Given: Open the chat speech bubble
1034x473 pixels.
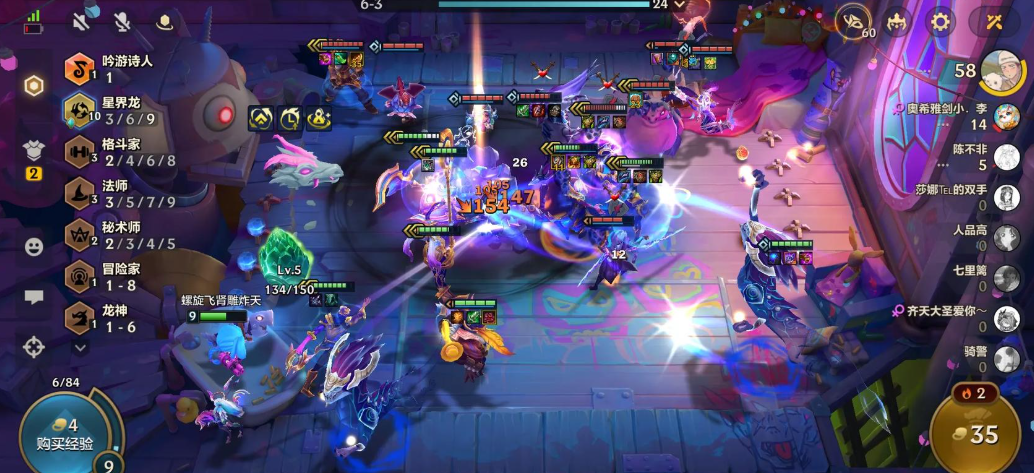Looking at the screenshot, I should pyautogui.click(x=34, y=297).
